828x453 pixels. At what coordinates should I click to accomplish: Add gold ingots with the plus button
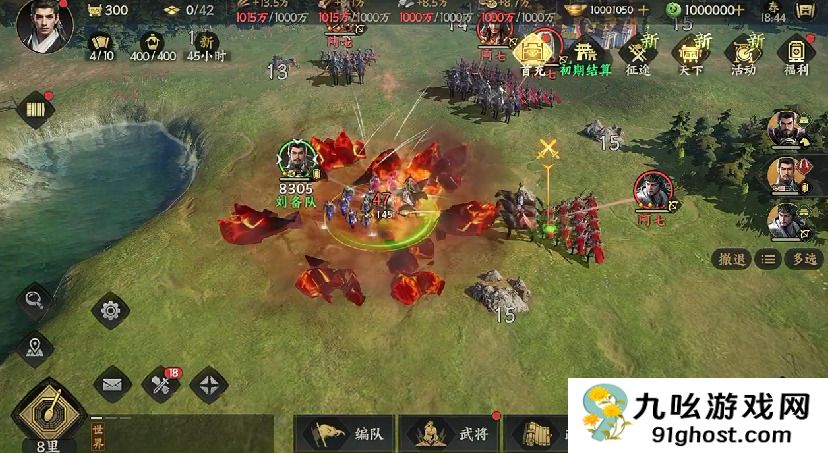pyautogui.click(x=643, y=9)
